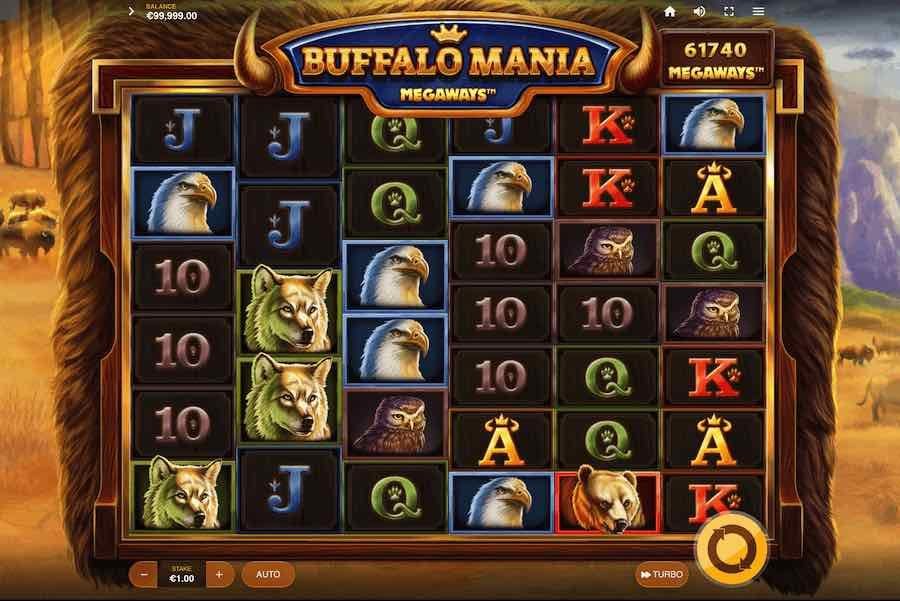Enter fullscreen mode
This screenshot has width=900, height=601.
(728, 12)
